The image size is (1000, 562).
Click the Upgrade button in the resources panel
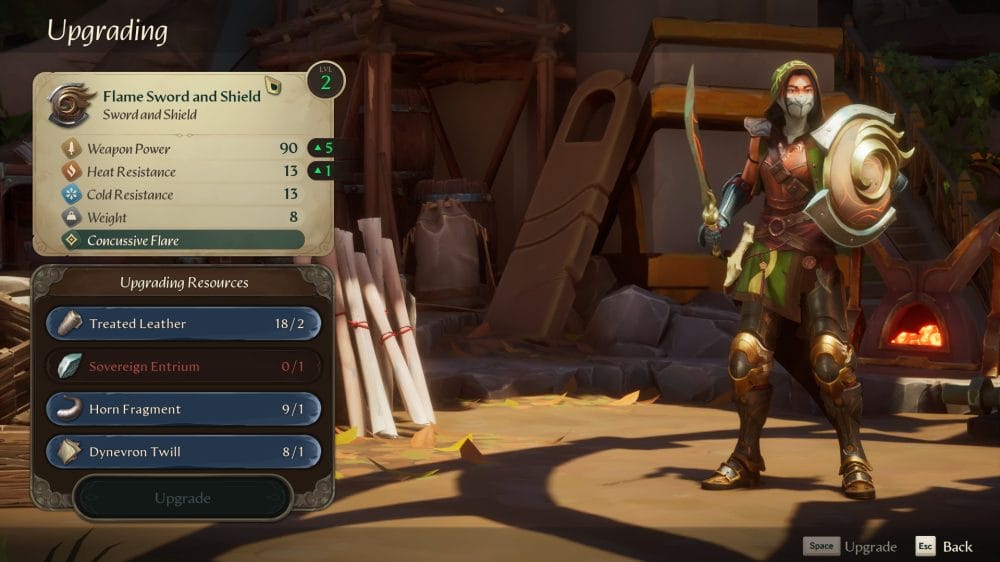point(182,498)
